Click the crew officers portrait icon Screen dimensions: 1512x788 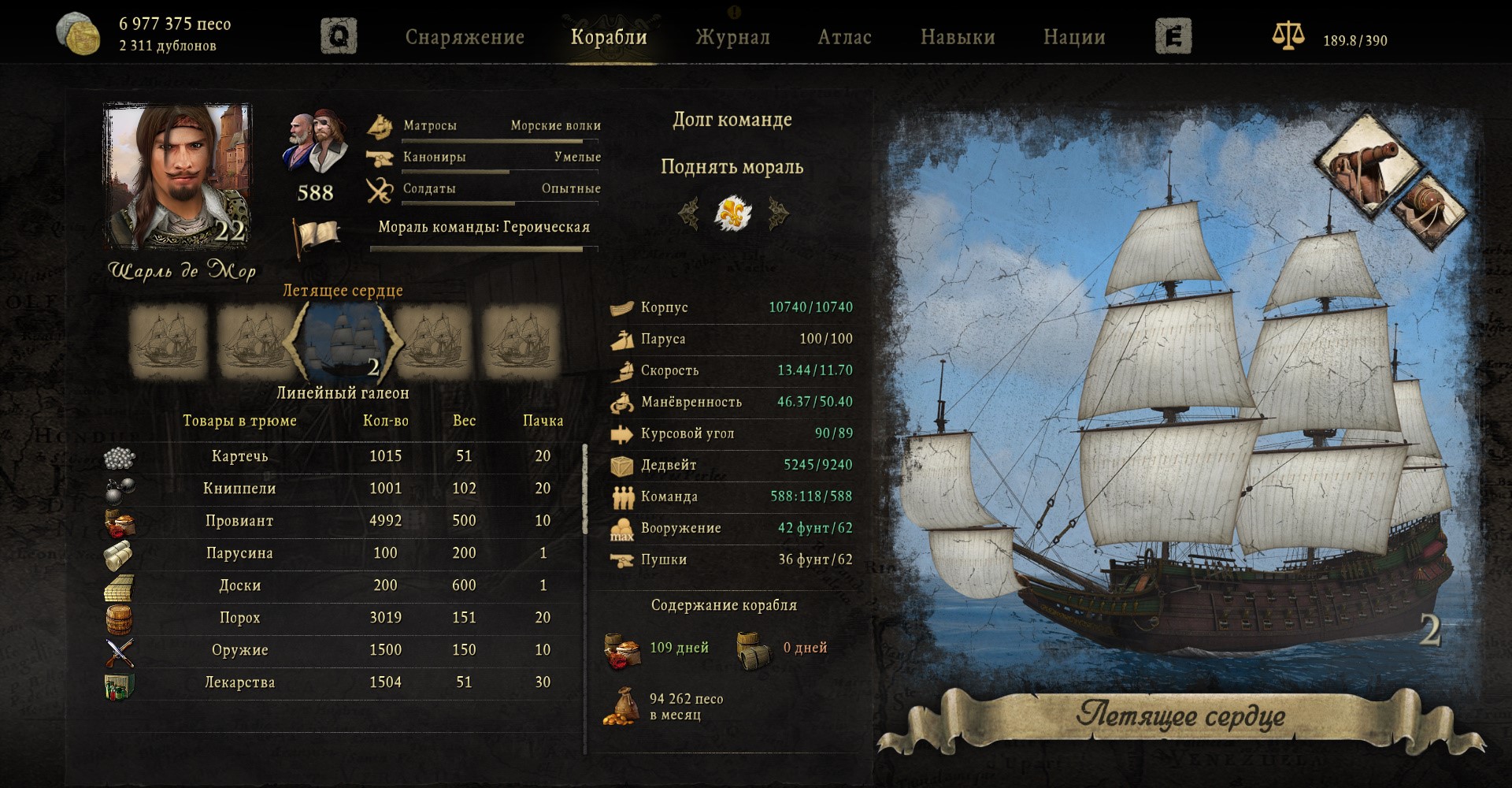[x=316, y=142]
